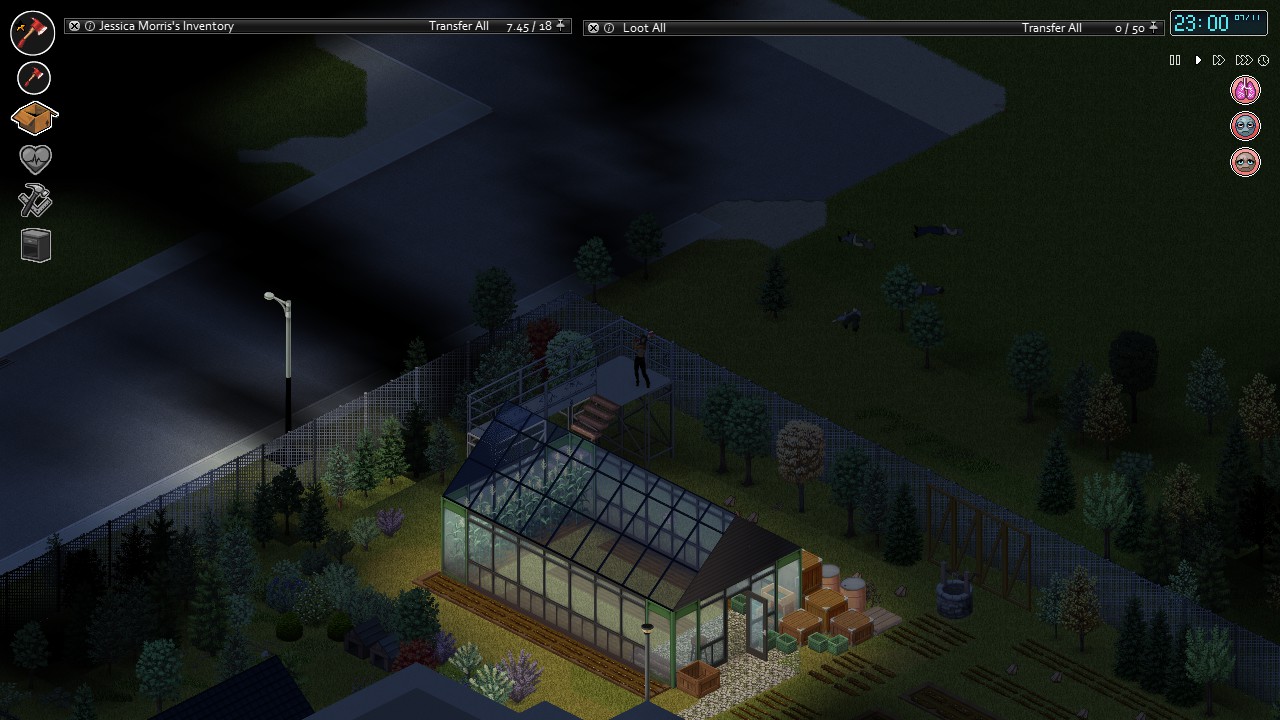Pin the loot panel
This screenshot has height=720, width=1280.
[x=1154, y=28]
